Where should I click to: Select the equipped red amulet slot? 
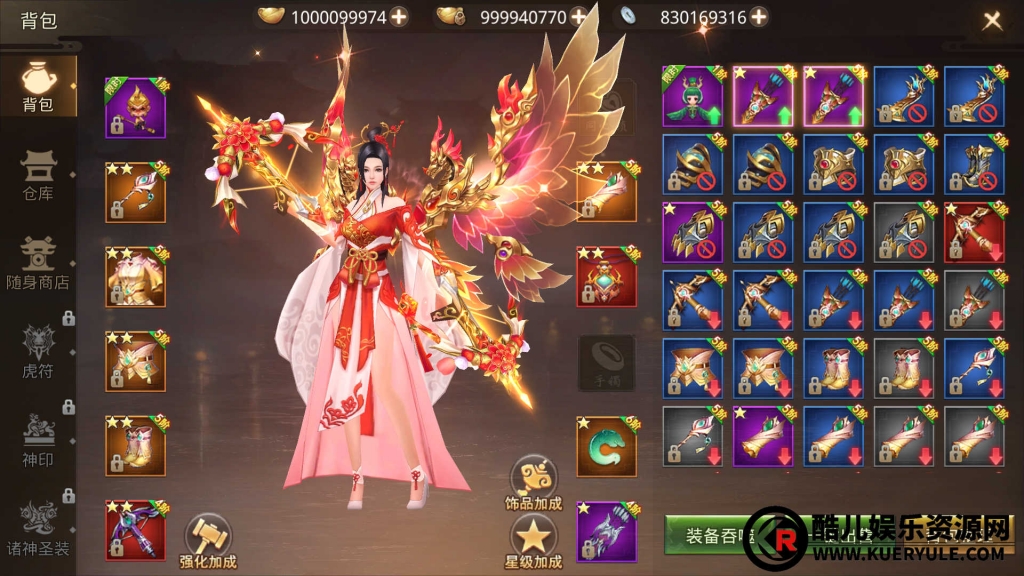[606, 277]
